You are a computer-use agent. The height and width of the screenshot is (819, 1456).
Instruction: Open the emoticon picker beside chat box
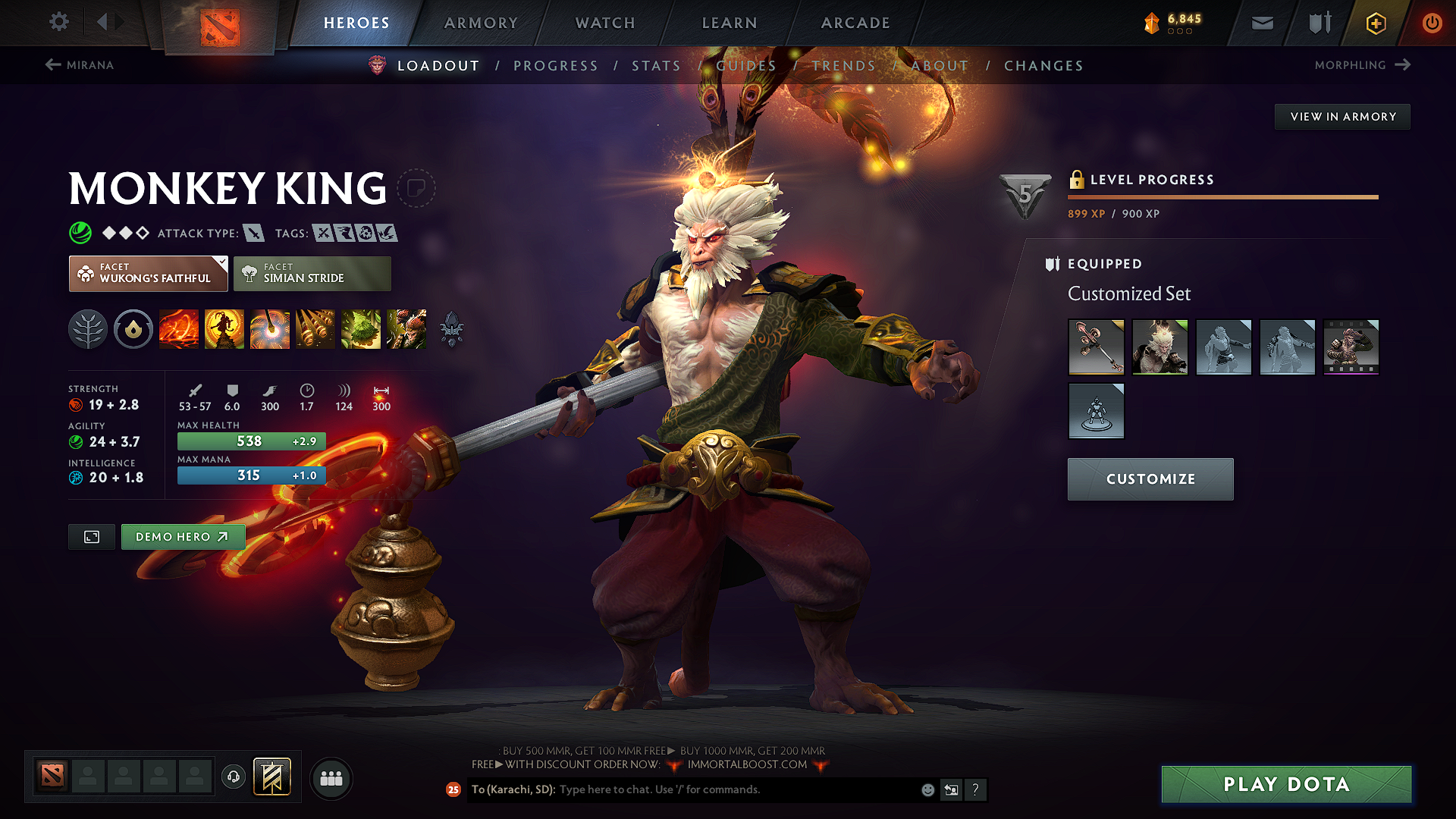coord(927,789)
